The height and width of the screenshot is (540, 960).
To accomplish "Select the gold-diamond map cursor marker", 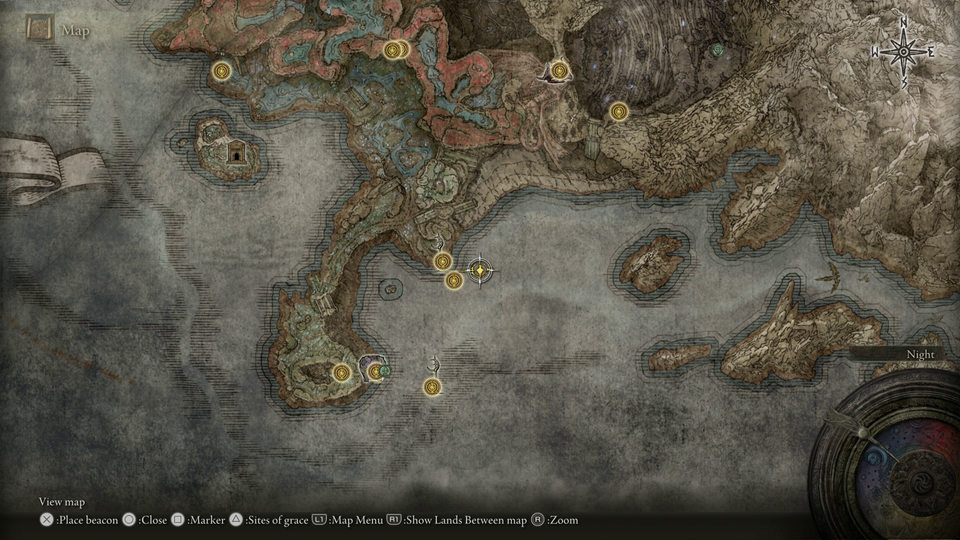I will coord(481,270).
